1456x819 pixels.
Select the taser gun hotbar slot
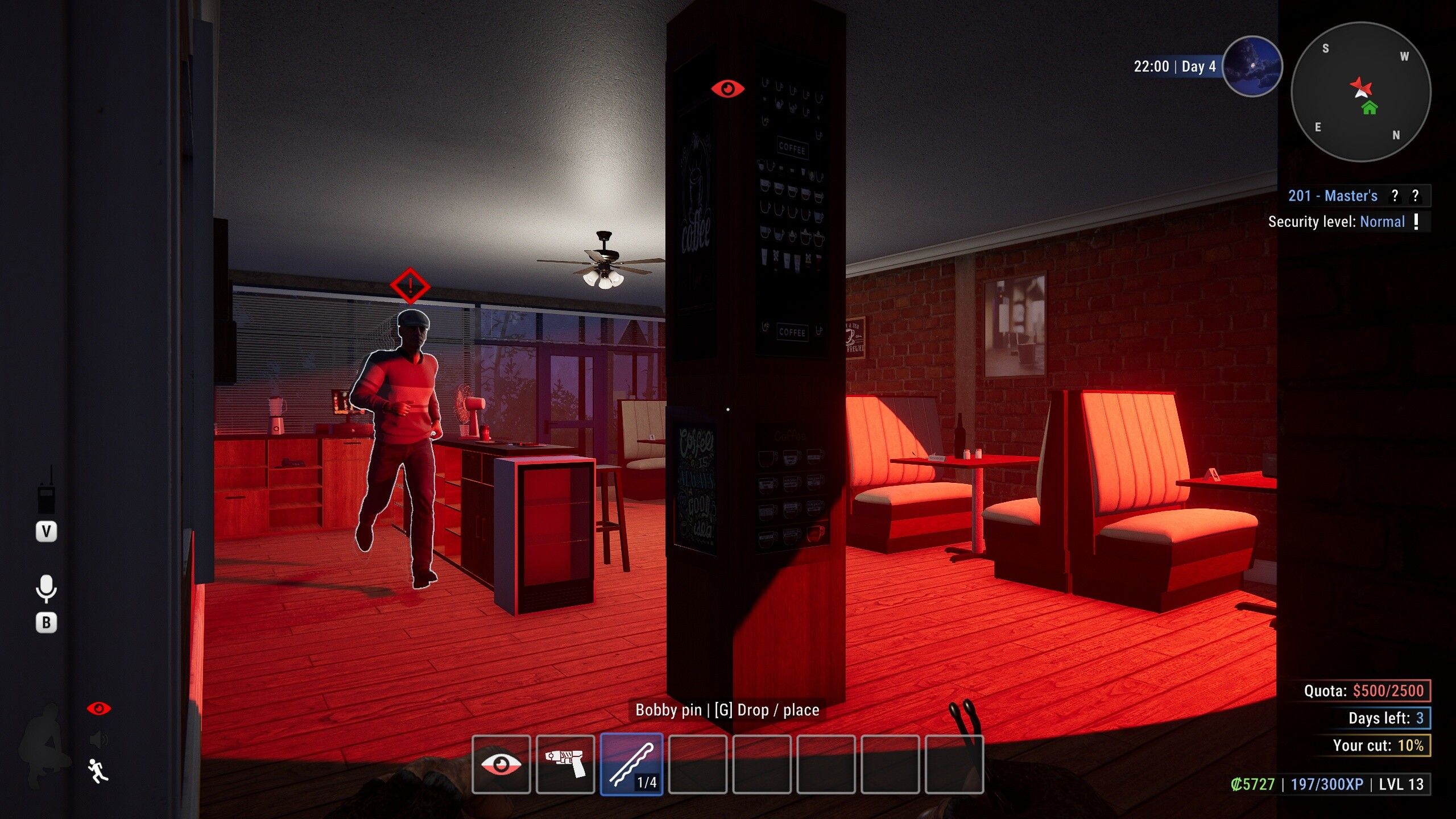(x=565, y=764)
